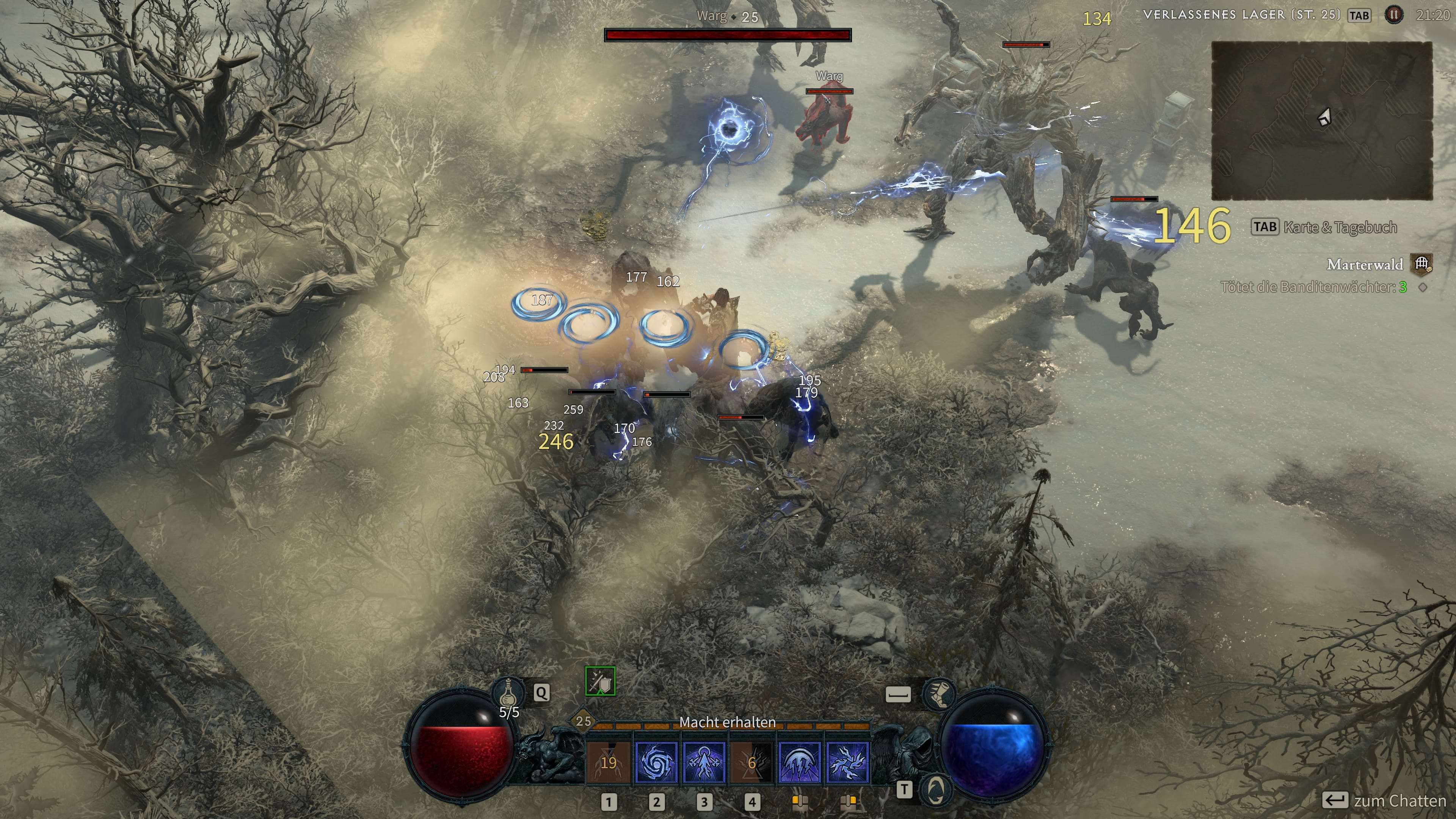Activate the cooling-down skill showing 6

tap(751, 763)
